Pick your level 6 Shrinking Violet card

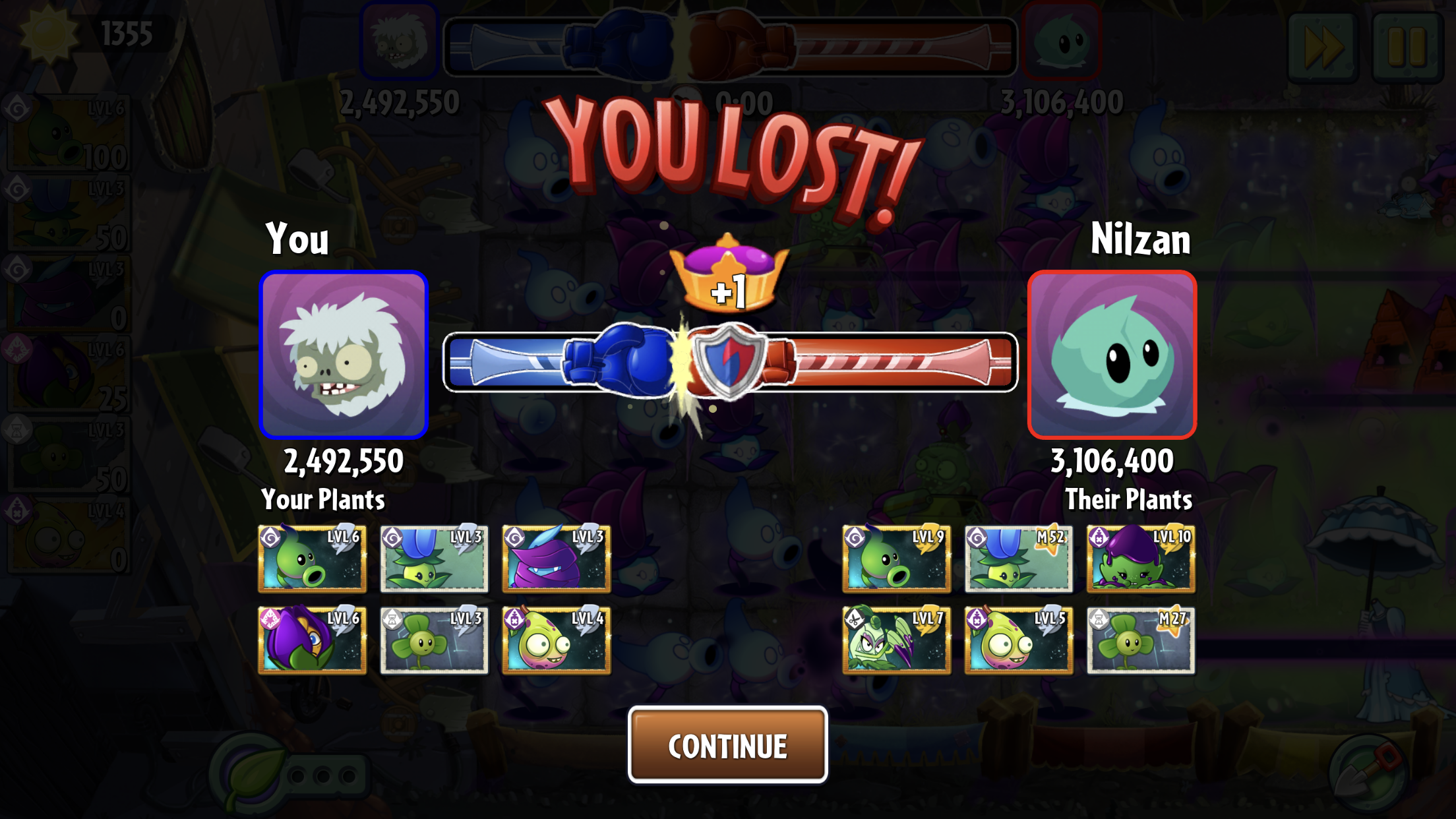pos(312,640)
